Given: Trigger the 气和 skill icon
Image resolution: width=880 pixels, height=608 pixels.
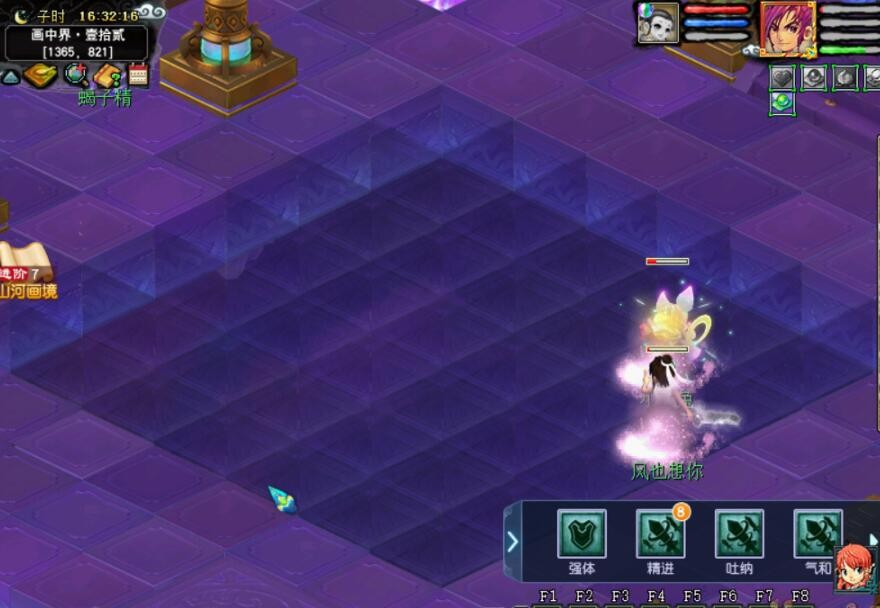Looking at the screenshot, I should pyautogui.click(x=817, y=534).
